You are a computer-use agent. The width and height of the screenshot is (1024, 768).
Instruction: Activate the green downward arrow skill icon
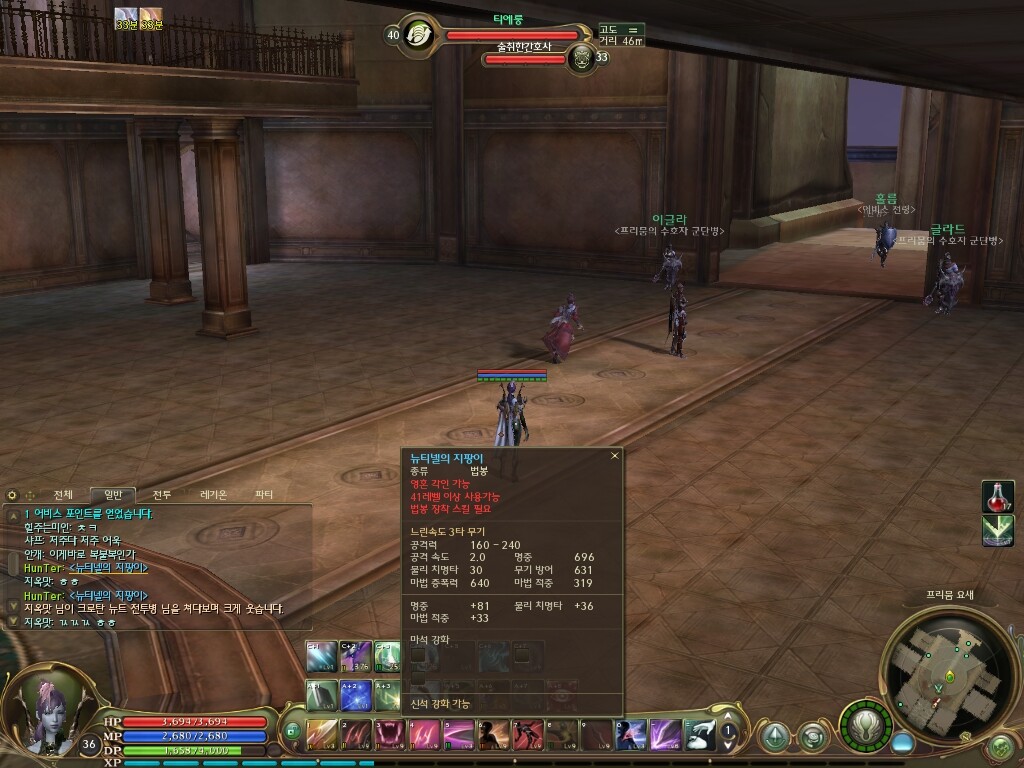pos(997,531)
